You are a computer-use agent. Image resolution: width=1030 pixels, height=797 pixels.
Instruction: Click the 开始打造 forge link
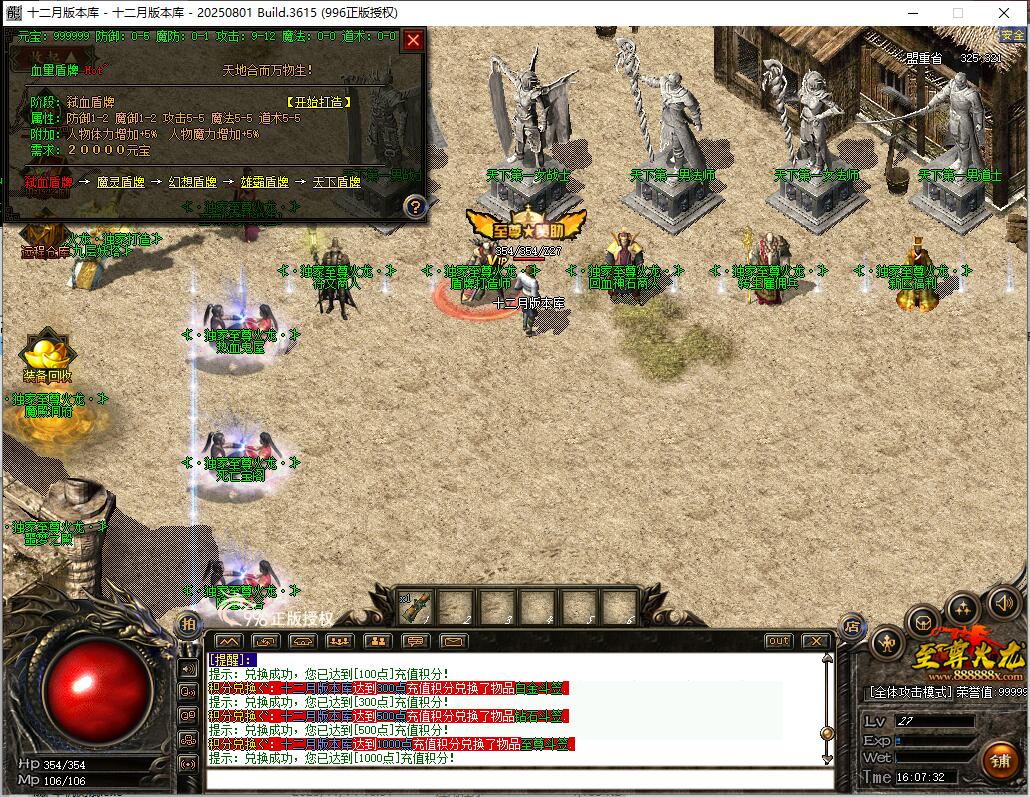tap(320, 102)
